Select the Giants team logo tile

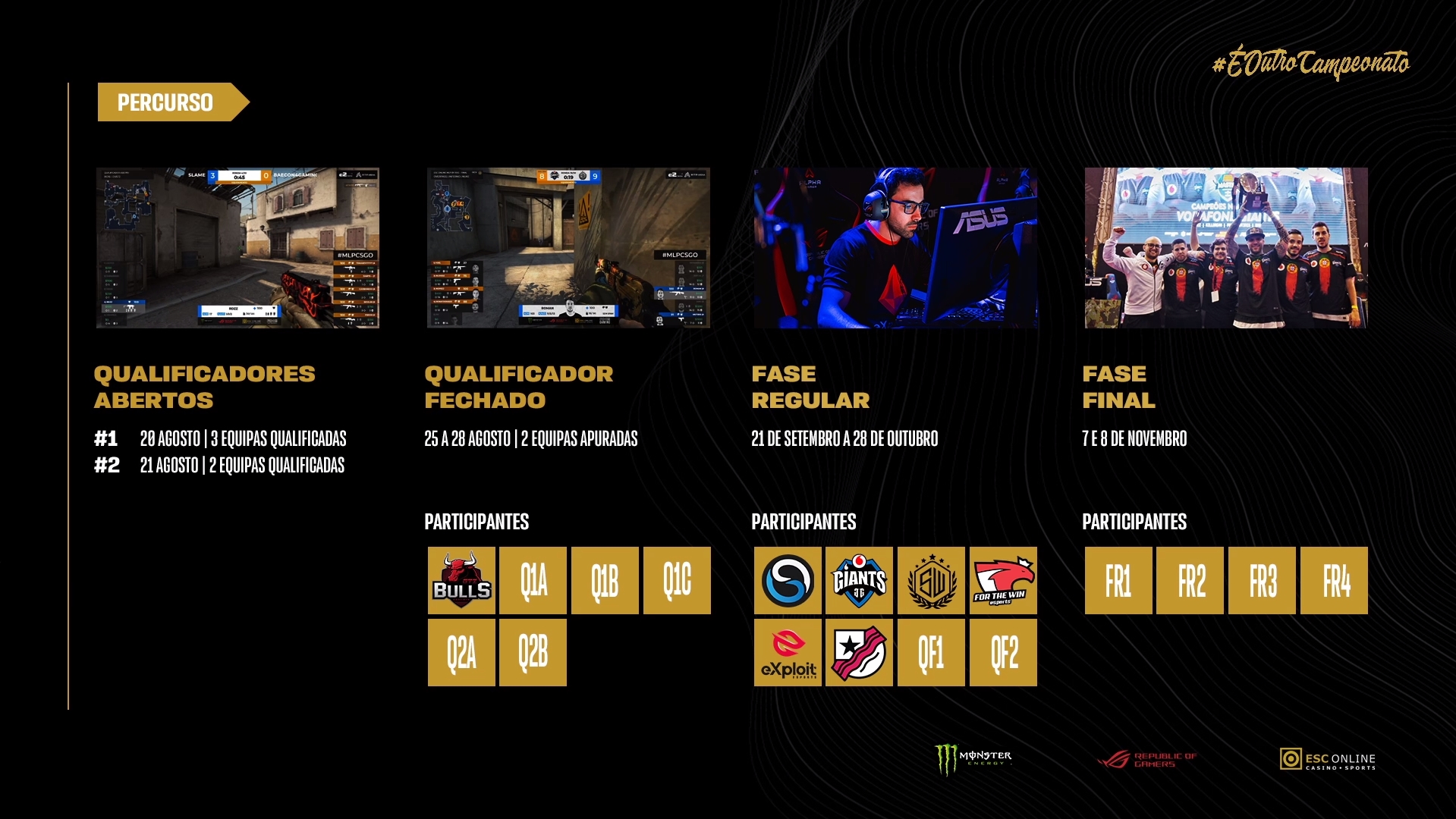tap(859, 581)
